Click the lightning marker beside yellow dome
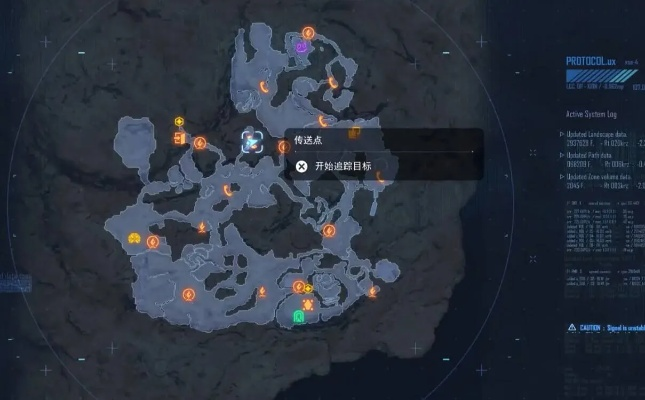Screen dimensions: 645x400 [153, 242]
